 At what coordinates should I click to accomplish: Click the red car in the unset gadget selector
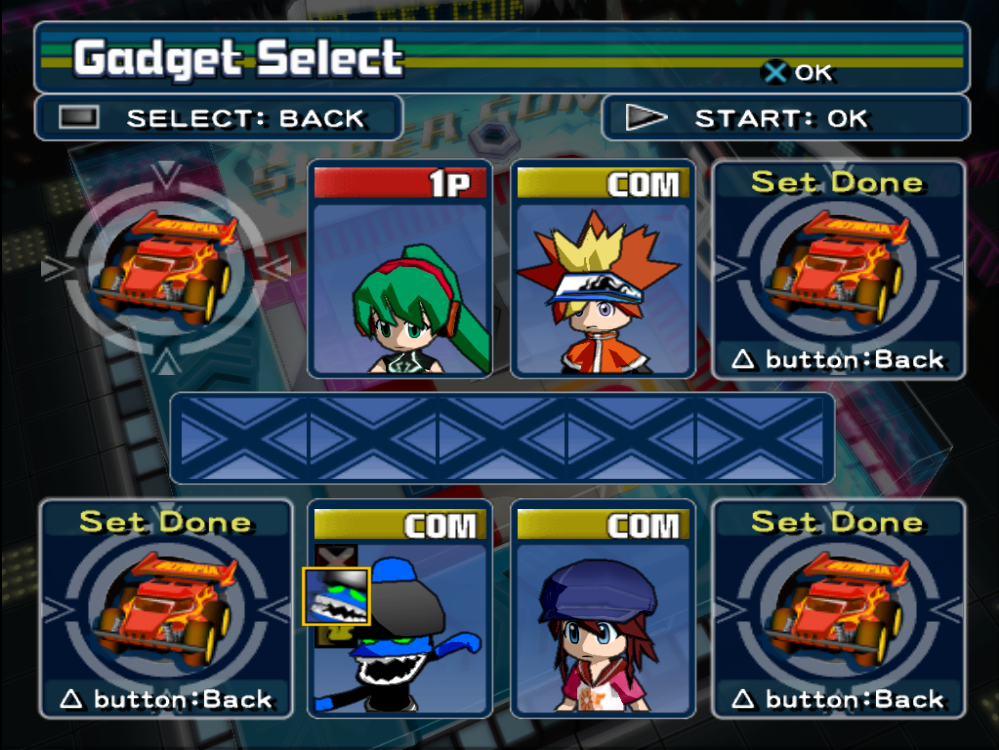[x=166, y=265]
